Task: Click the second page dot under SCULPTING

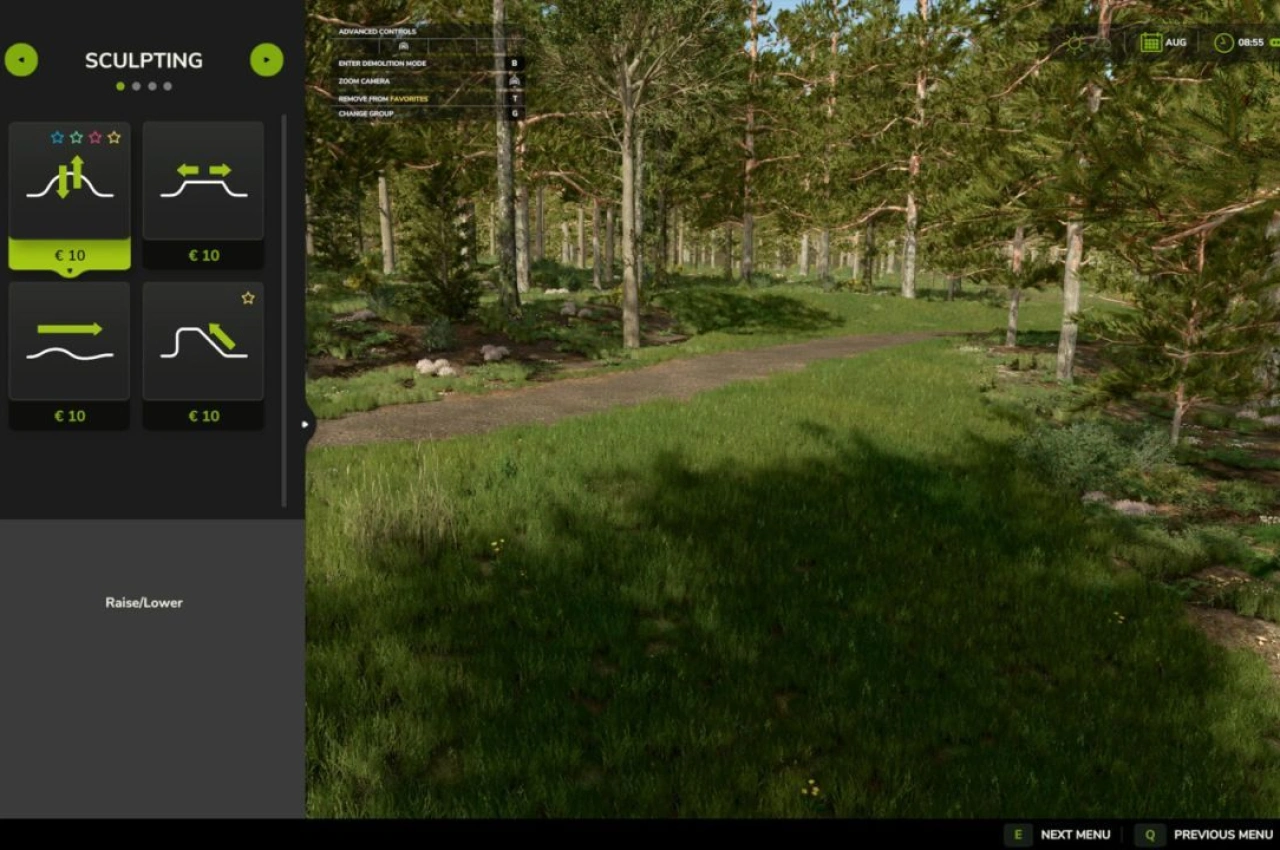Action: click(137, 86)
